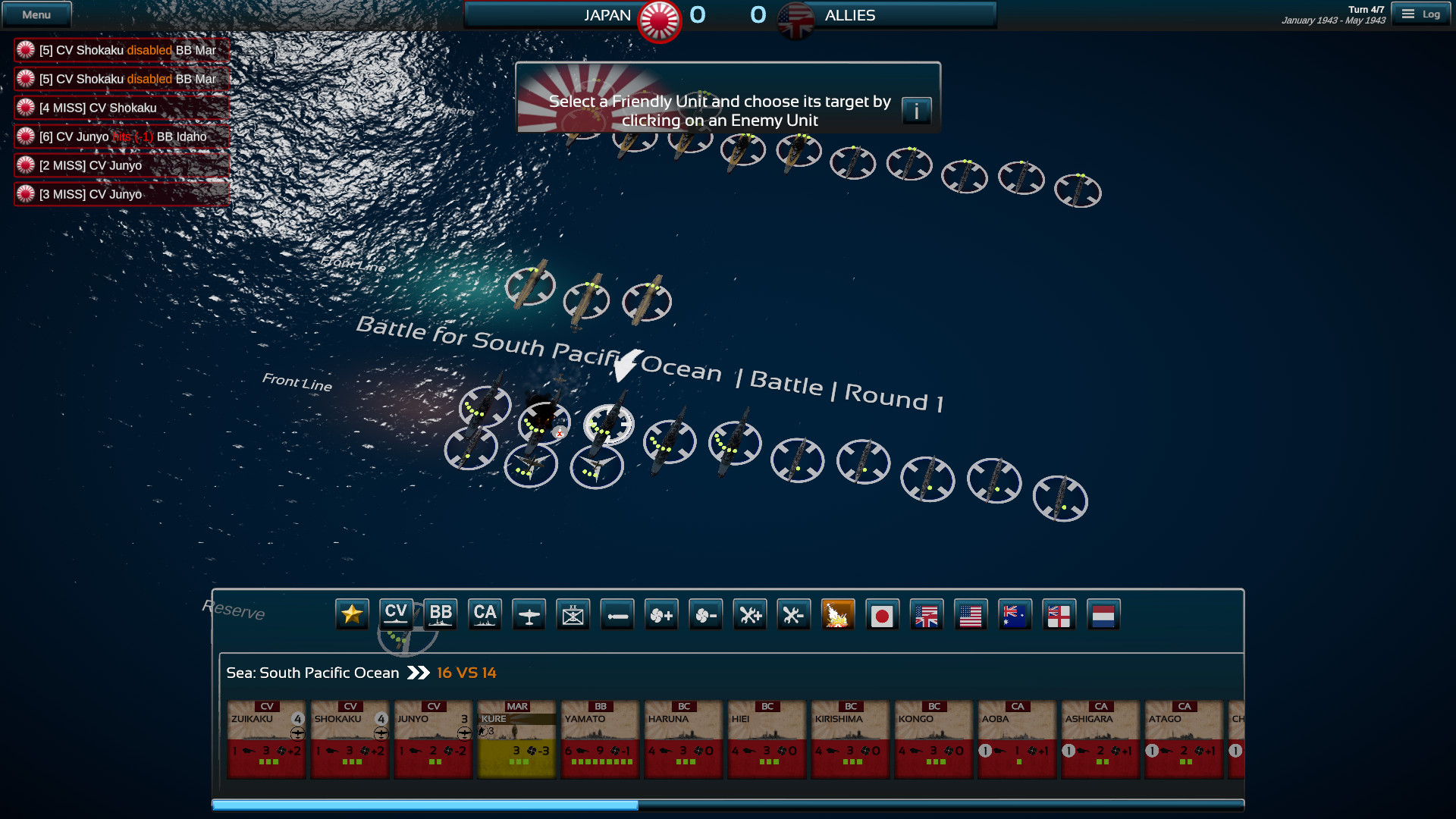Select the gun armament filter icon
The image size is (1456, 819).
tap(617, 614)
